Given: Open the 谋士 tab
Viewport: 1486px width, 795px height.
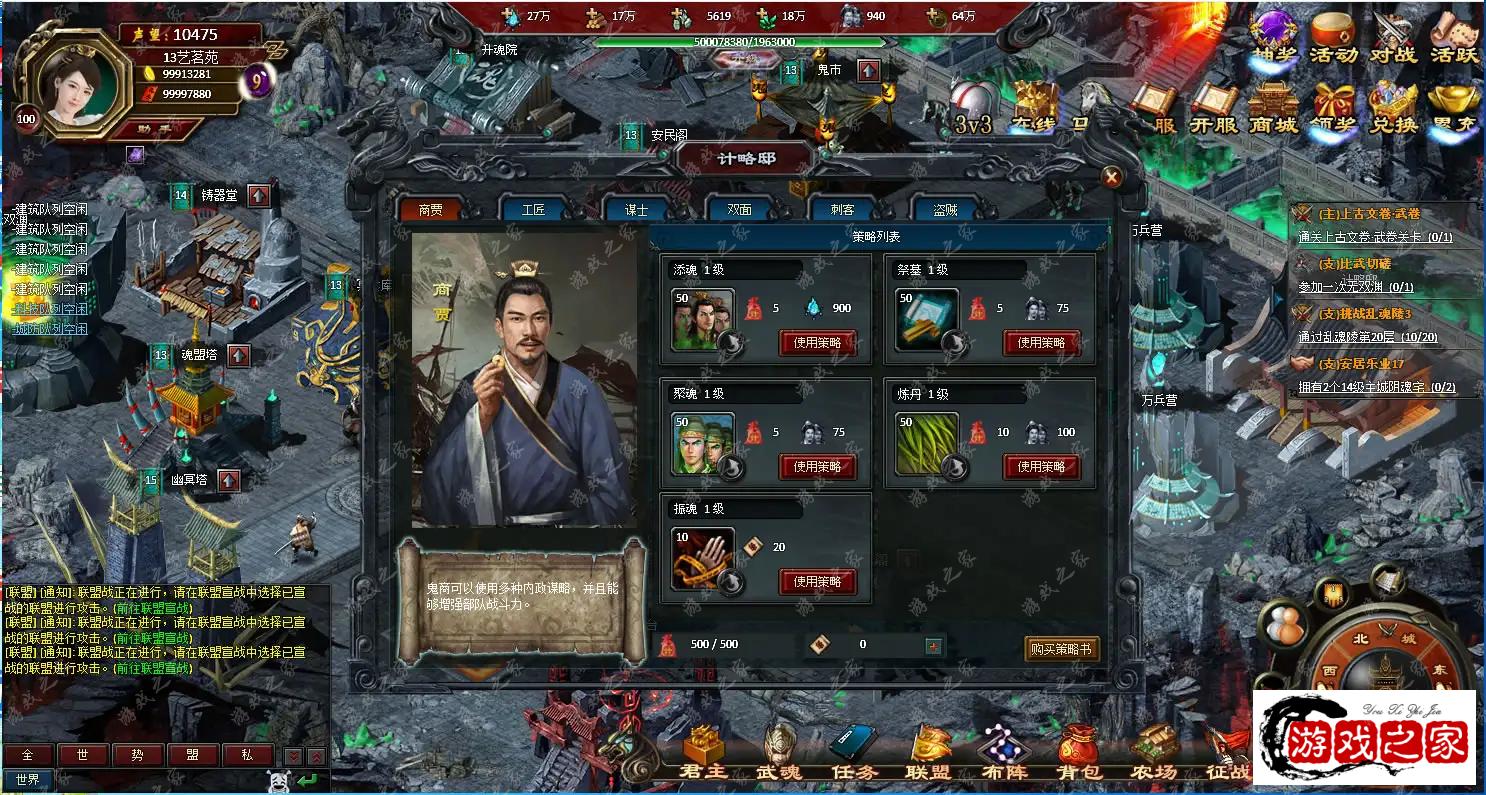Looking at the screenshot, I should tap(636, 210).
